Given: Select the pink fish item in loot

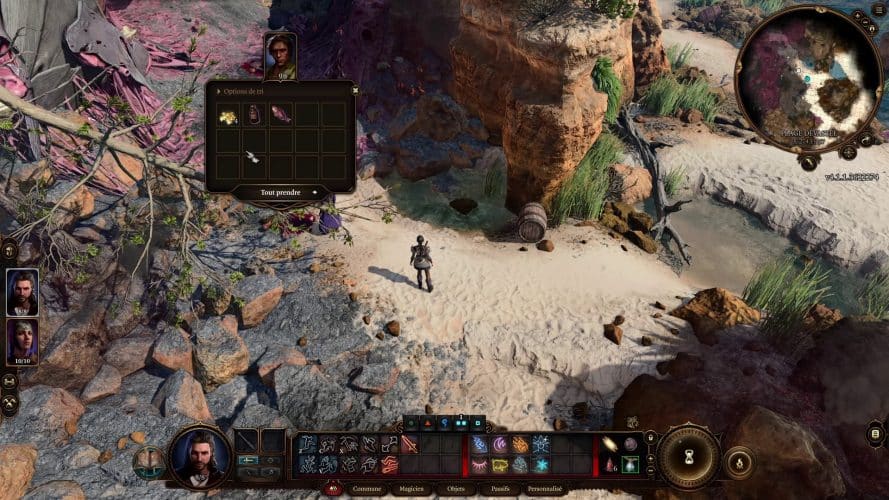Looking at the screenshot, I should 280,116.
